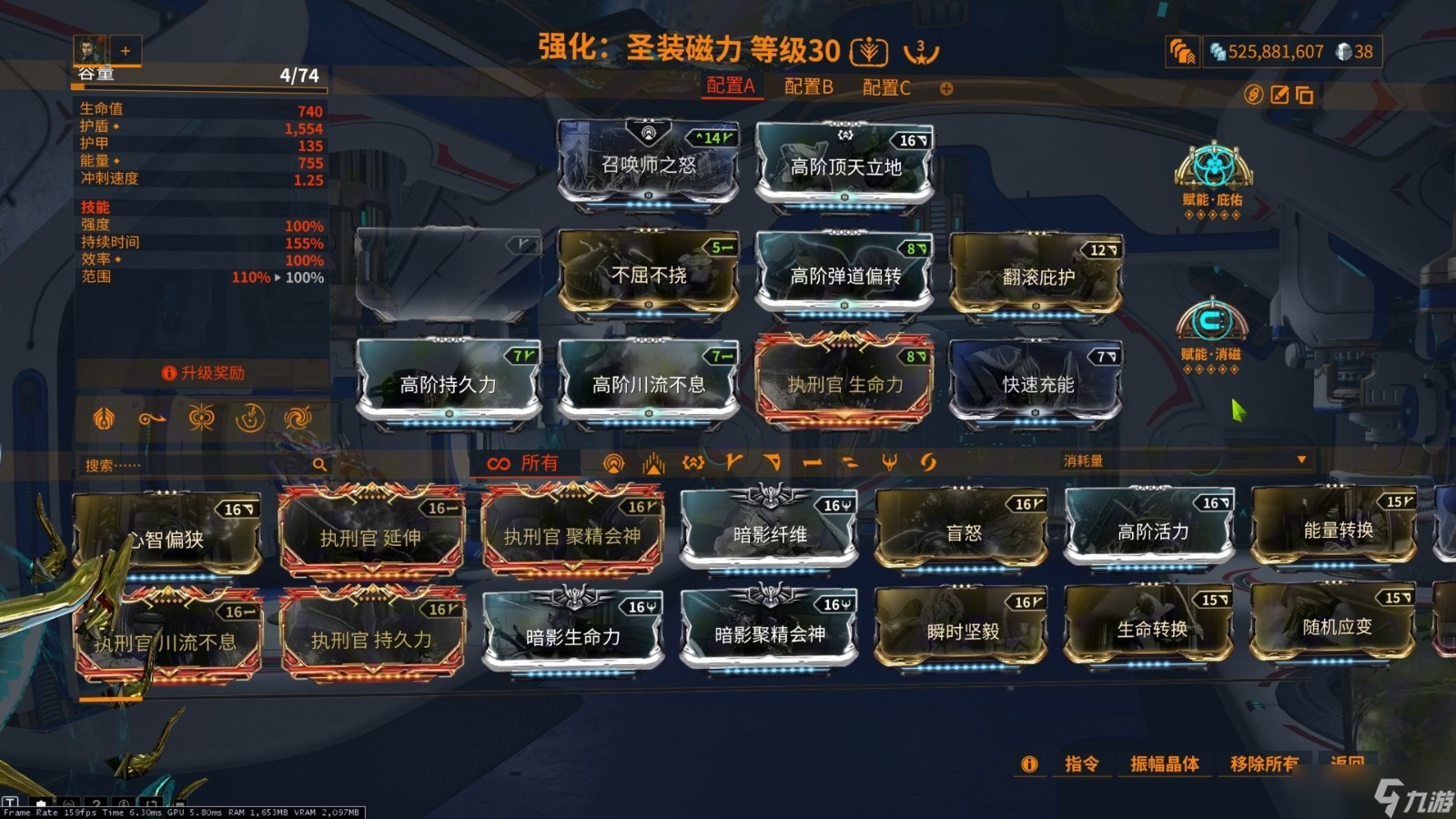Select the Madurai polarity filter icon
Viewport: 1456px width, 819px height.
pos(733,463)
